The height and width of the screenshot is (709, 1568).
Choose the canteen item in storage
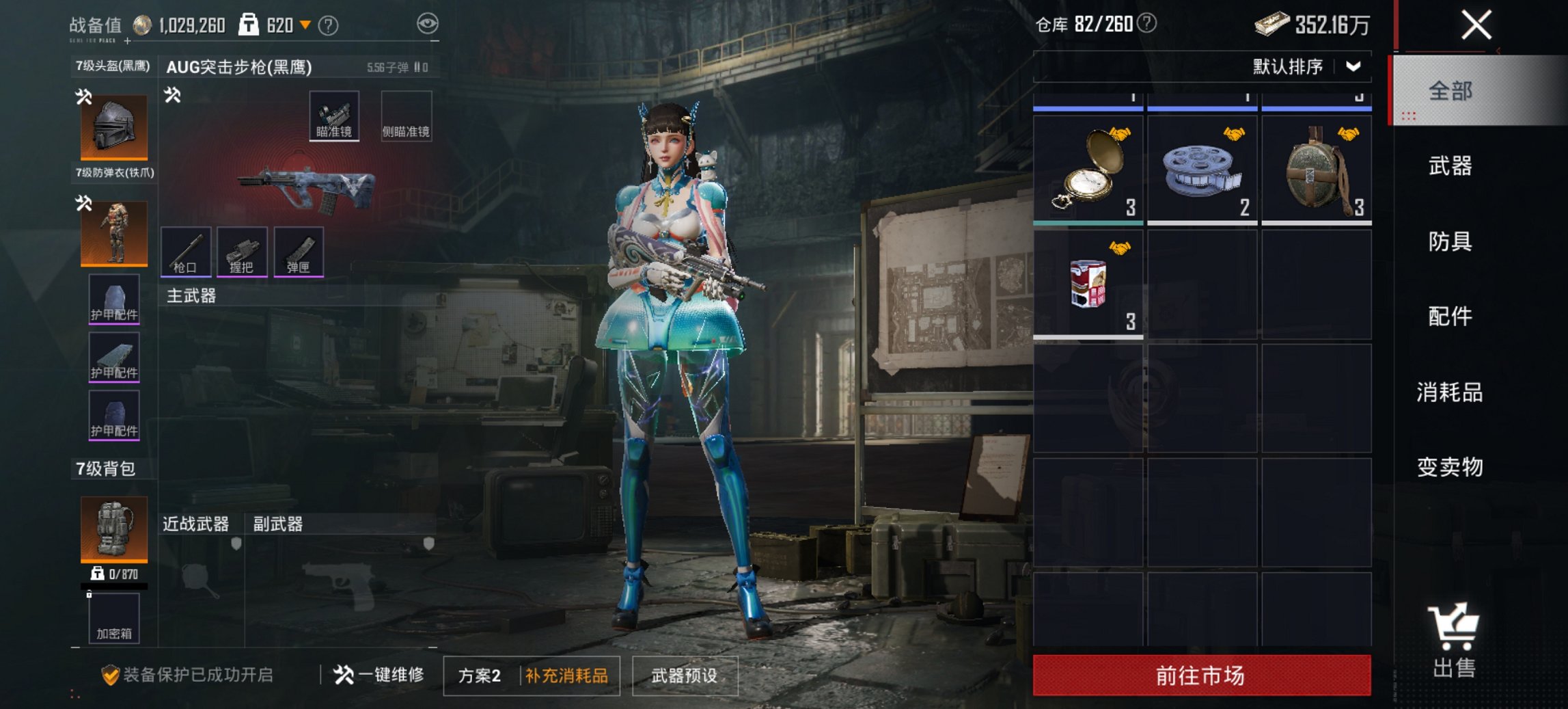pyautogui.click(x=1316, y=170)
